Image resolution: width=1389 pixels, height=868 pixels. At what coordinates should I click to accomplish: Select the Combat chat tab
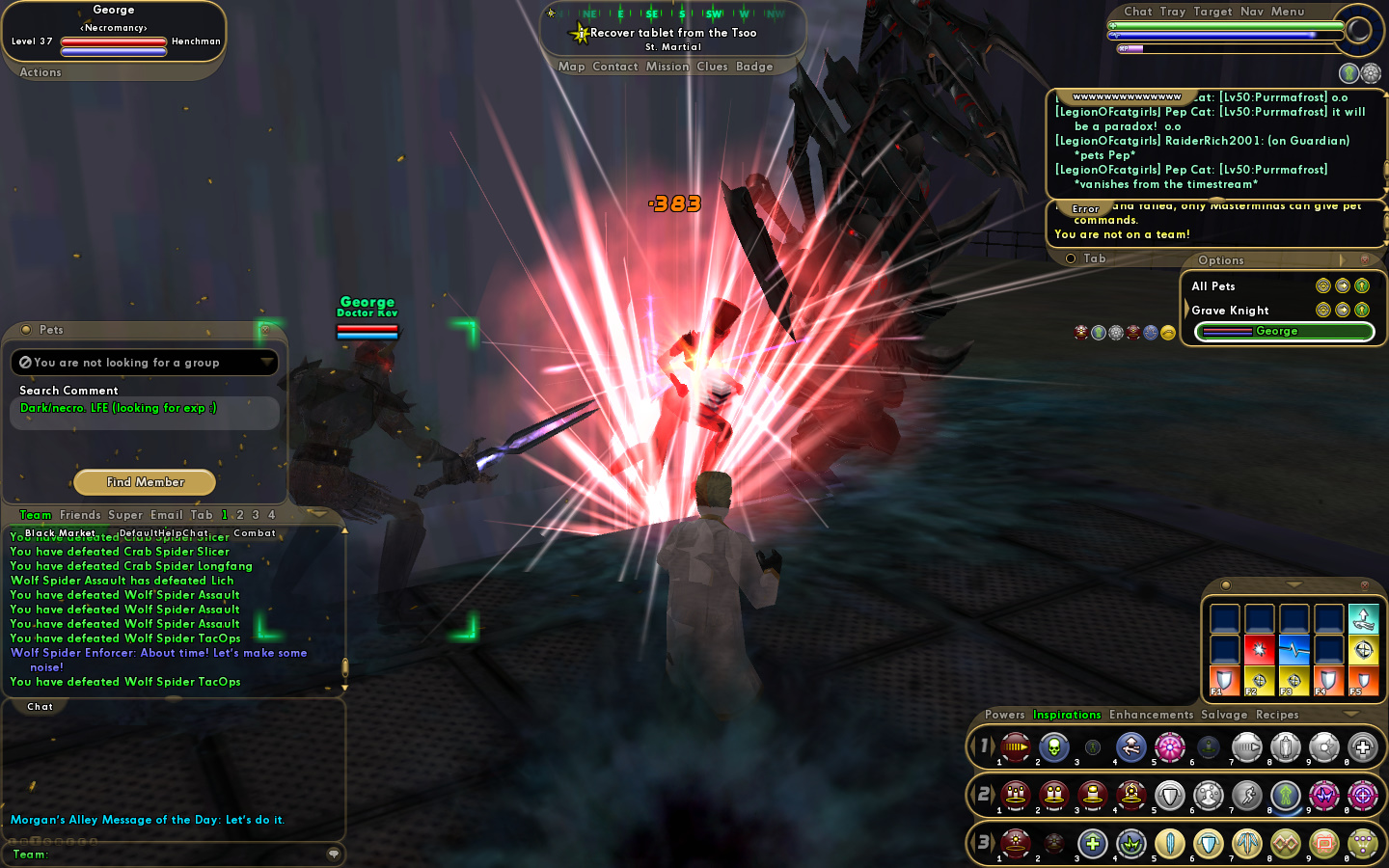point(255,533)
